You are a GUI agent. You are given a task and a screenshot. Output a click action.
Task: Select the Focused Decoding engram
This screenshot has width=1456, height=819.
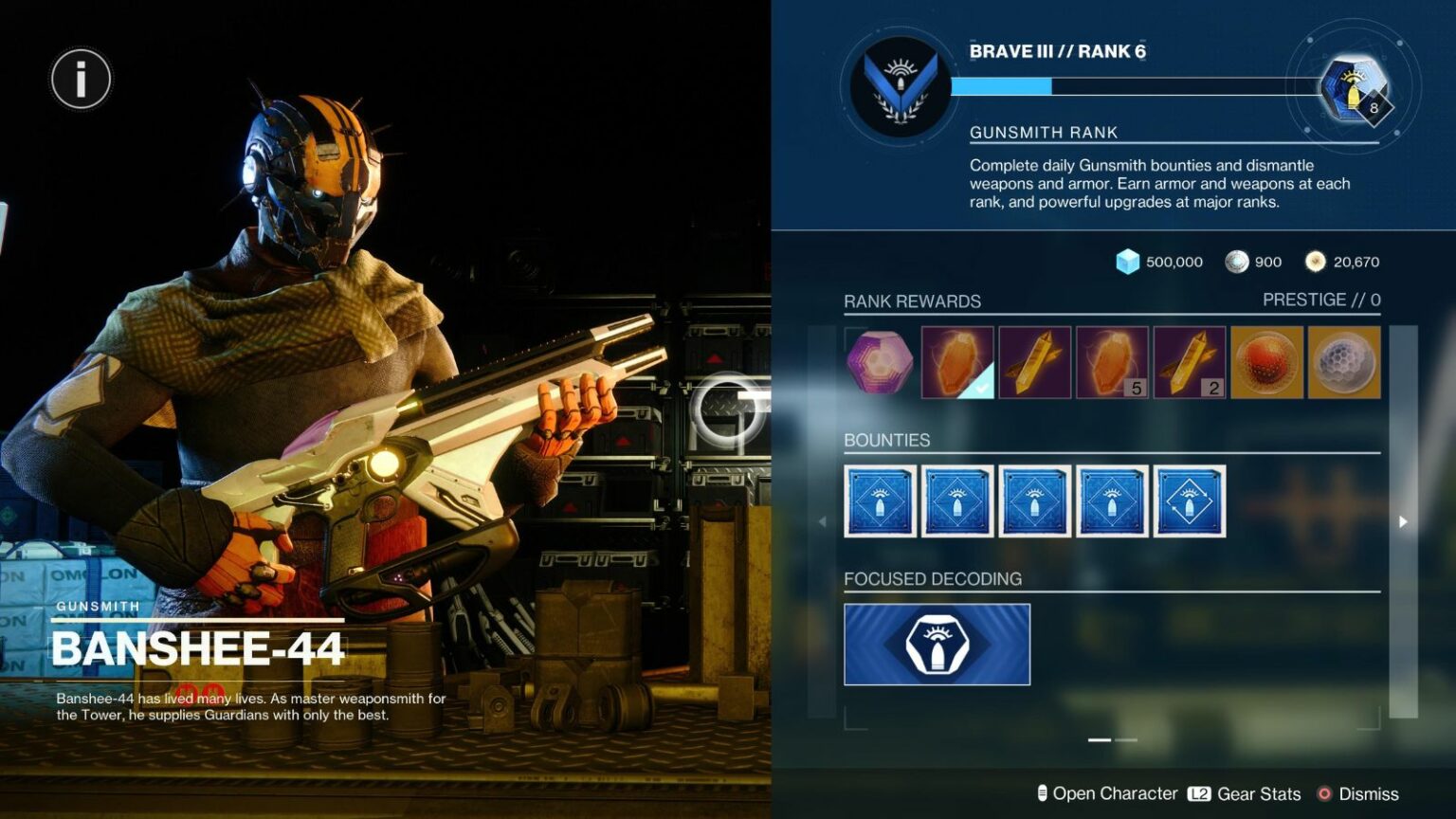(x=936, y=643)
